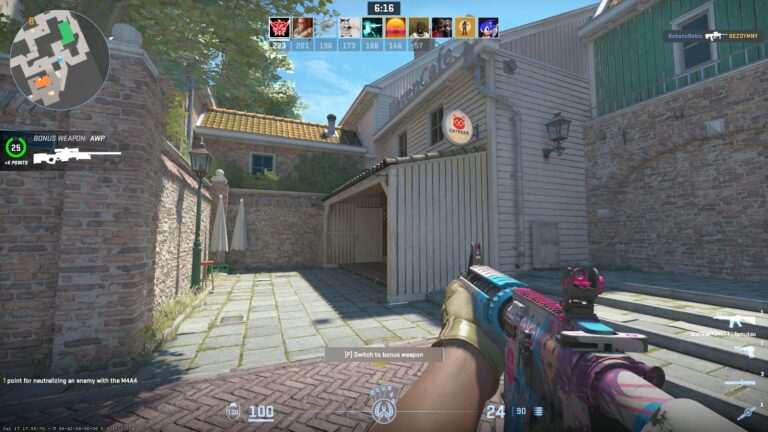
Task: Click the radar minimap
Action: click(x=59, y=60)
